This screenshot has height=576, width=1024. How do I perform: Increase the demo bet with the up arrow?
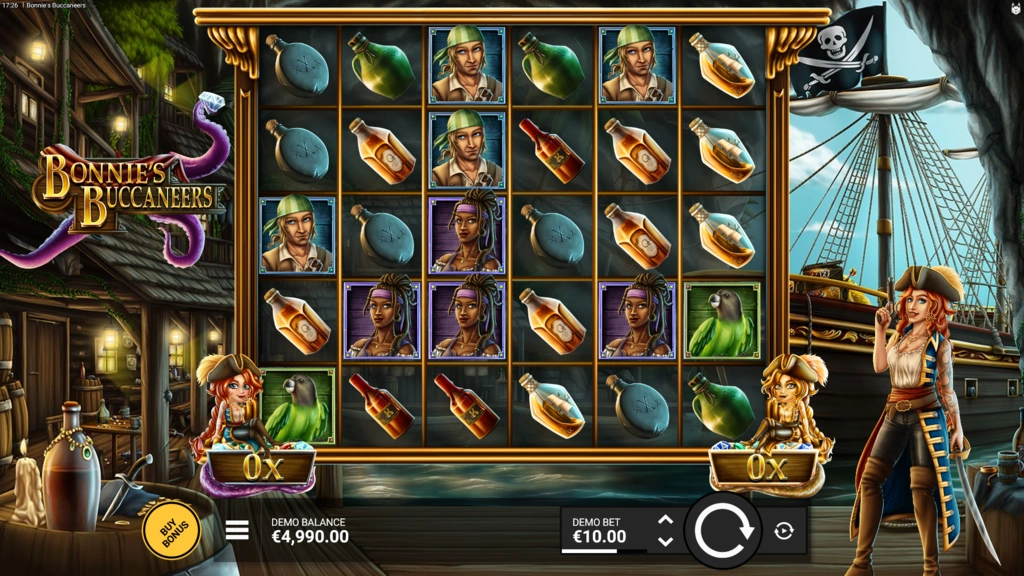(666, 520)
